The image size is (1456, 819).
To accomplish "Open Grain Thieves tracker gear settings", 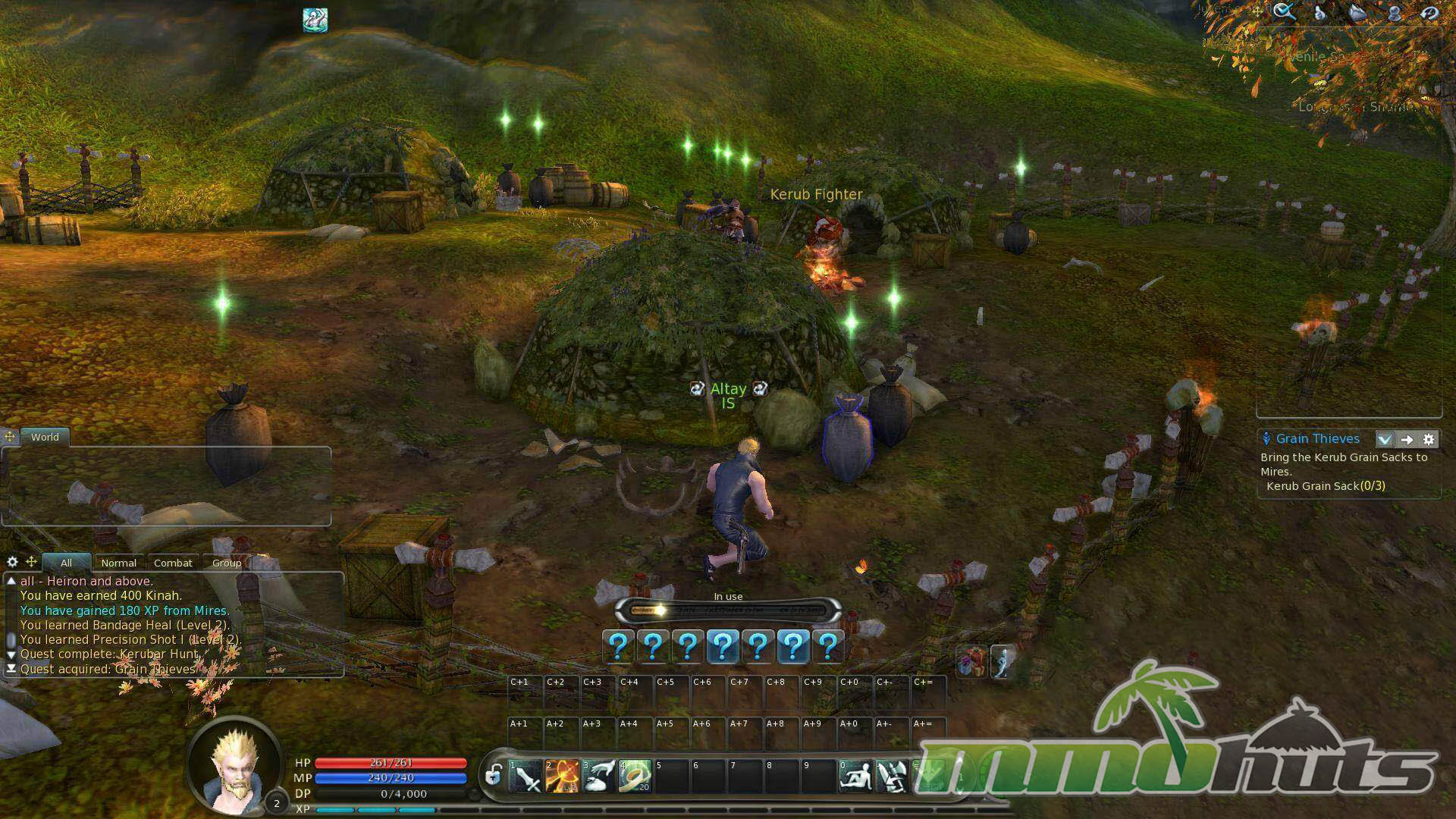I will click(x=1429, y=439).
